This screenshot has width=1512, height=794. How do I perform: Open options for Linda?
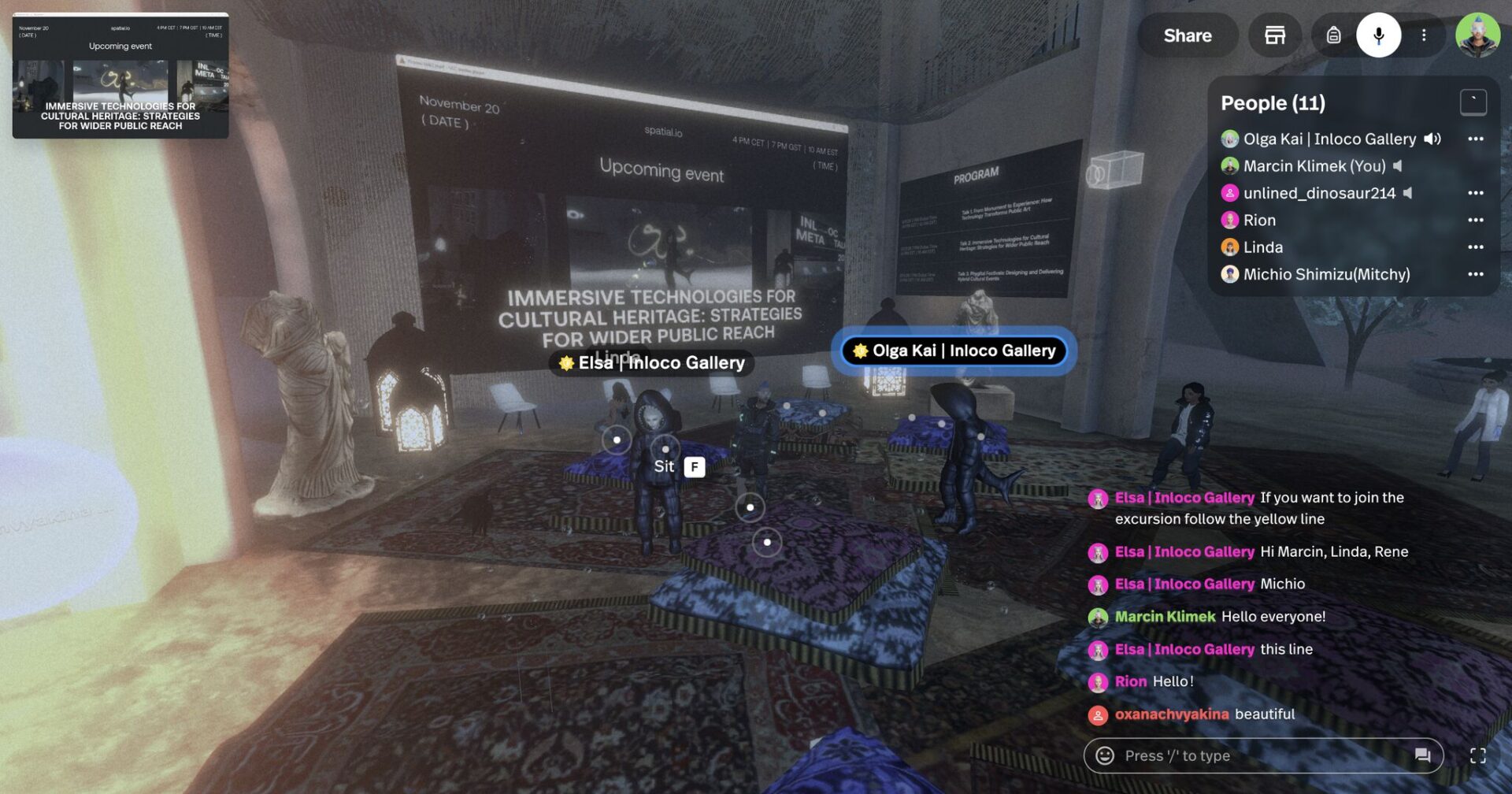[1475, 247]
